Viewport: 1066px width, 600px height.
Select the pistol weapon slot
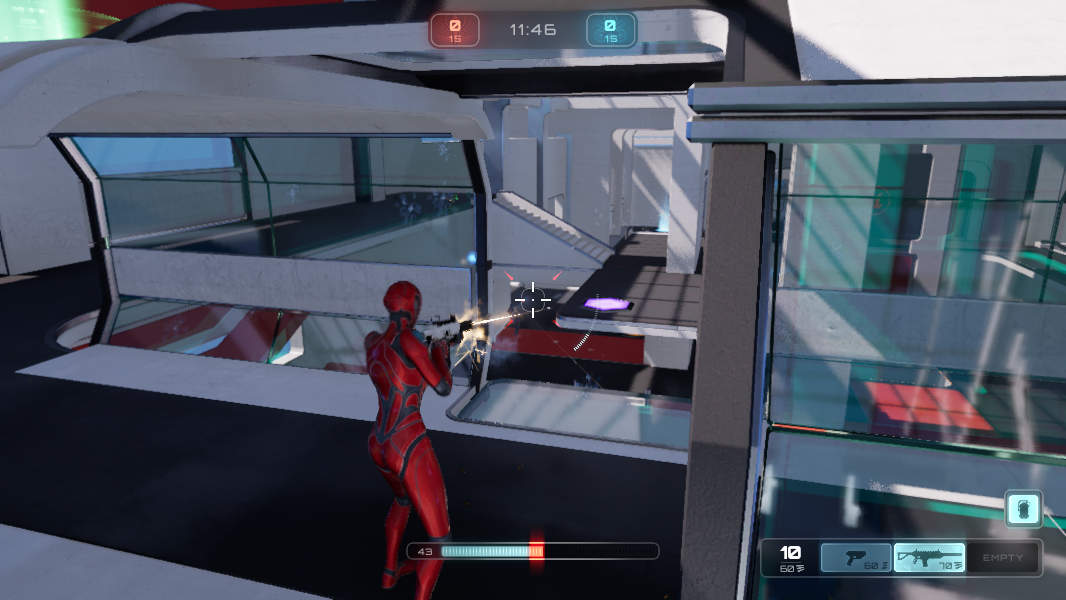click(x=856, y=558)
